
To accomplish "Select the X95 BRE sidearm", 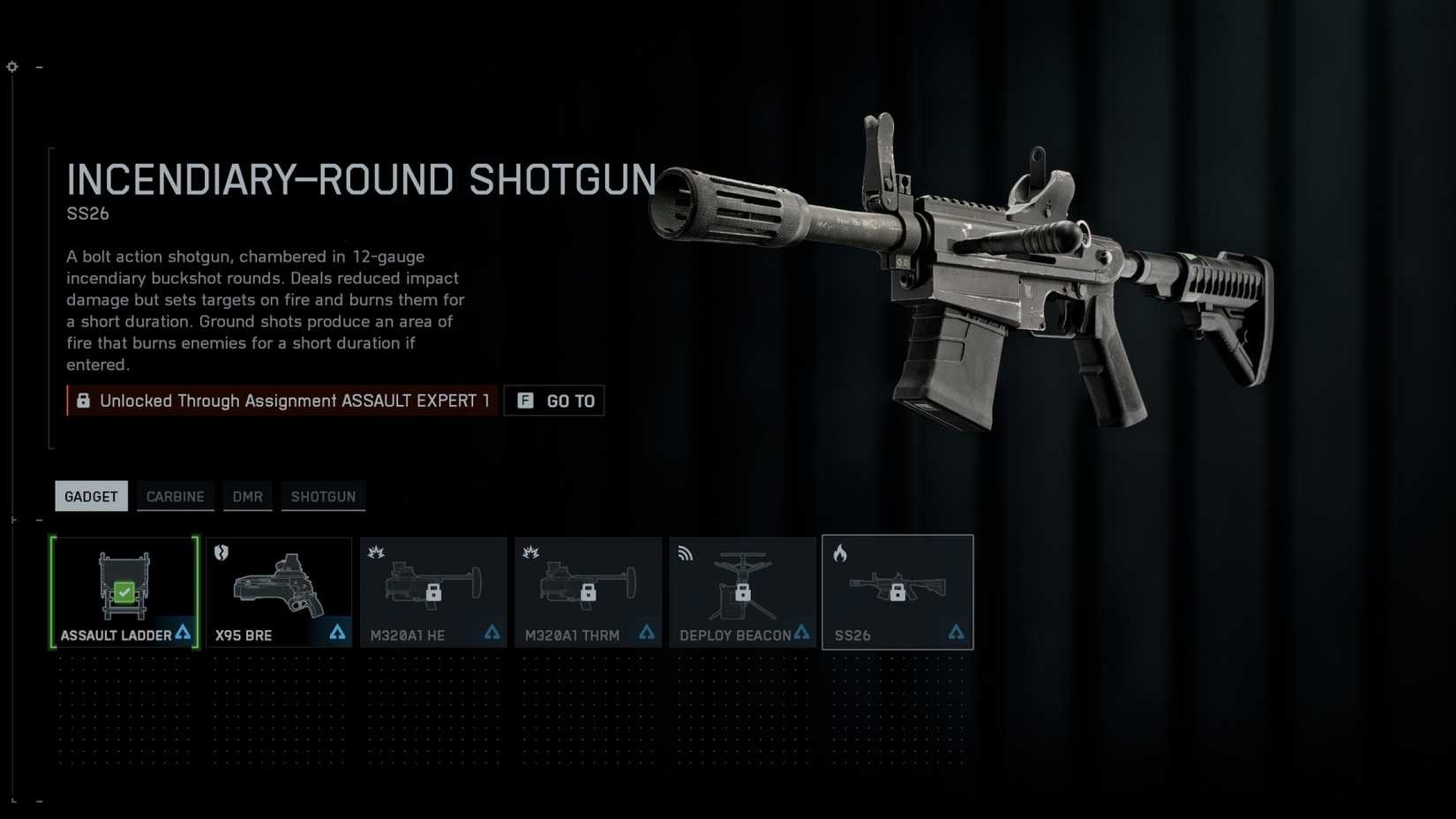I will (x=279, y=591).
